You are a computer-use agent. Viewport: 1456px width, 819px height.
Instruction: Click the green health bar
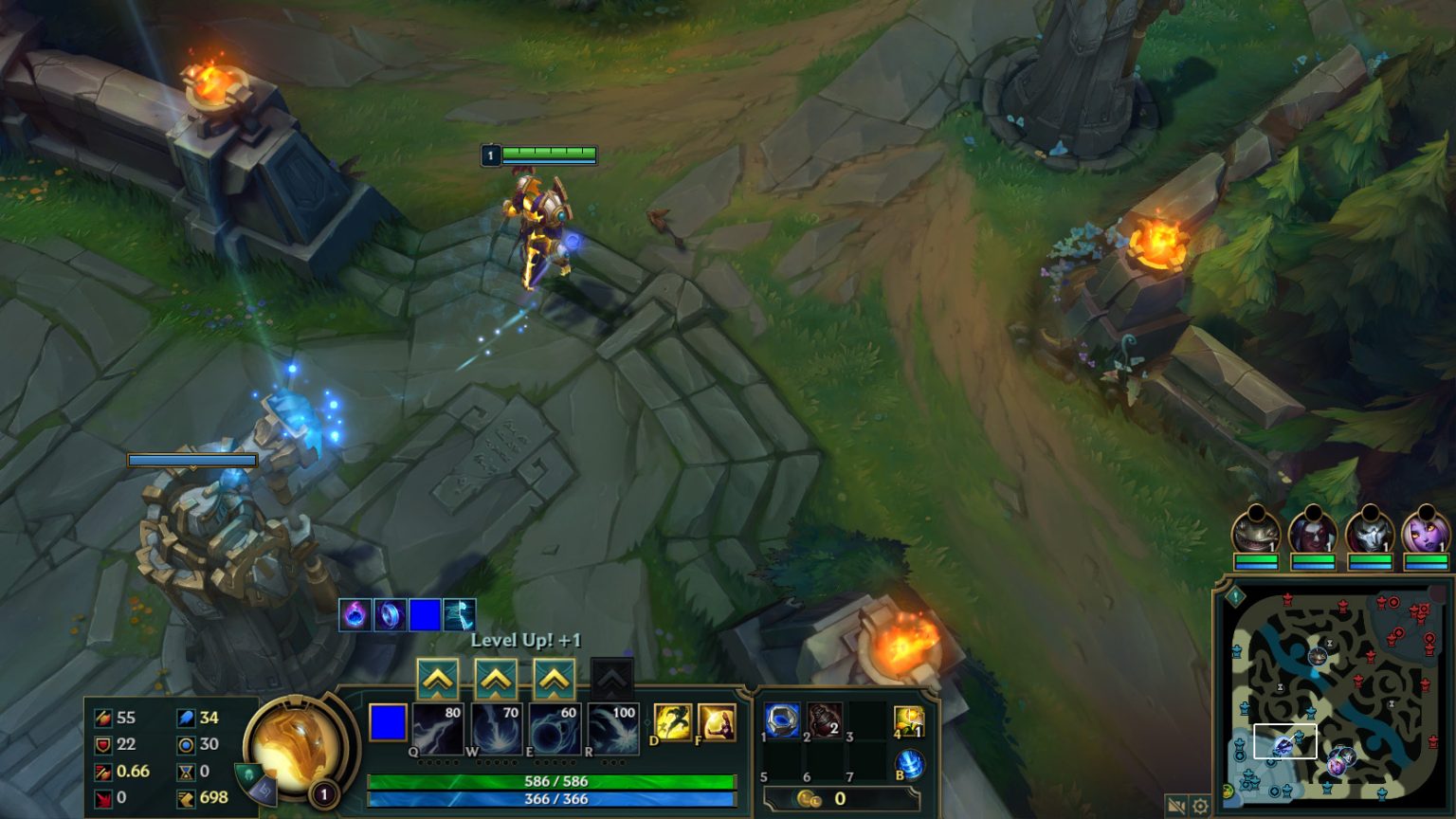pos(550,781)
